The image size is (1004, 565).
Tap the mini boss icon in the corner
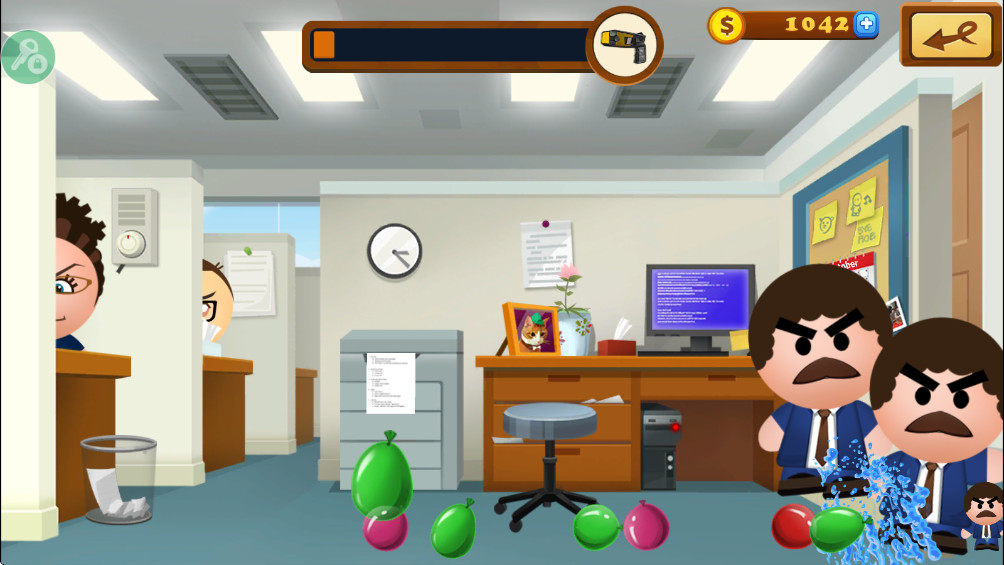click(983, 515)
